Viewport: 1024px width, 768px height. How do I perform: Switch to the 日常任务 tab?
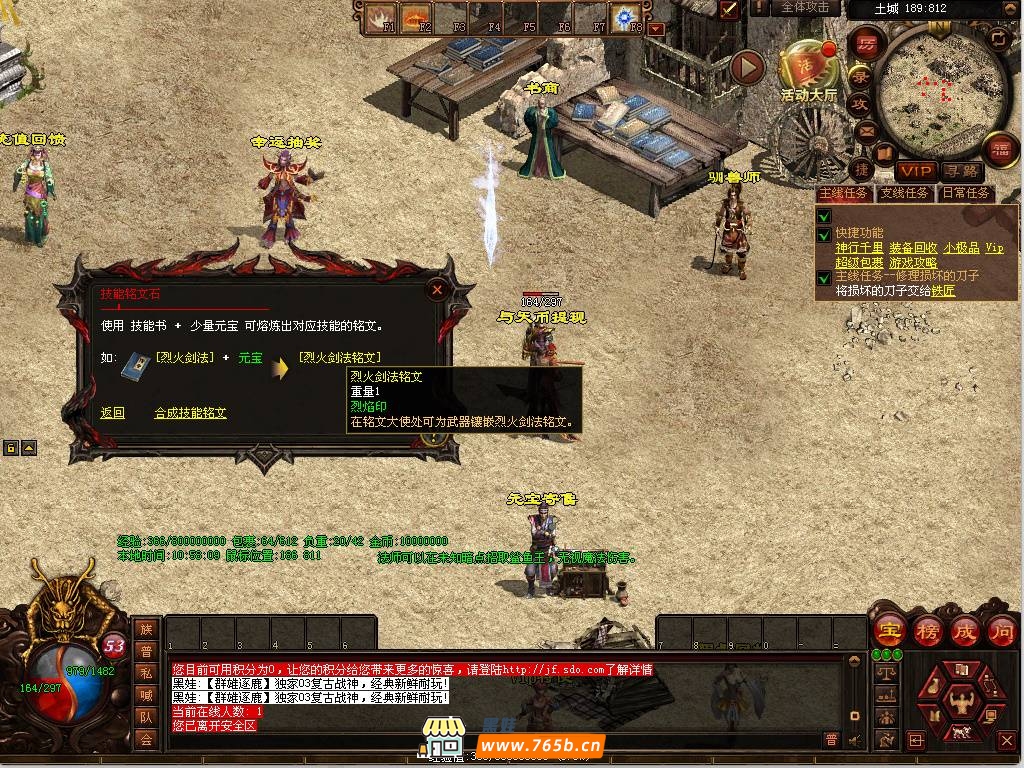point(966,193)
